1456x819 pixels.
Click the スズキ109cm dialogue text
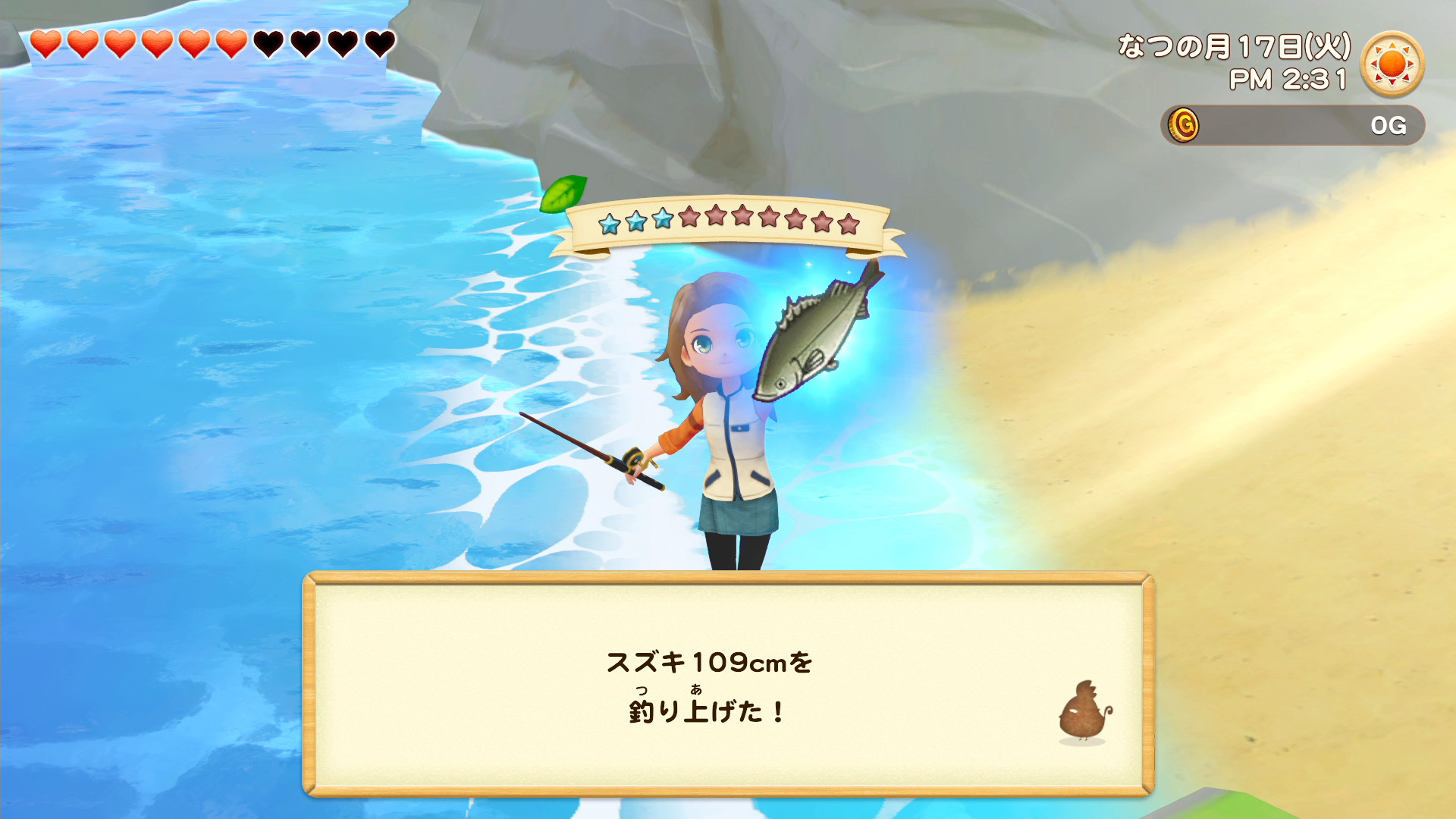tap(711, 661)
